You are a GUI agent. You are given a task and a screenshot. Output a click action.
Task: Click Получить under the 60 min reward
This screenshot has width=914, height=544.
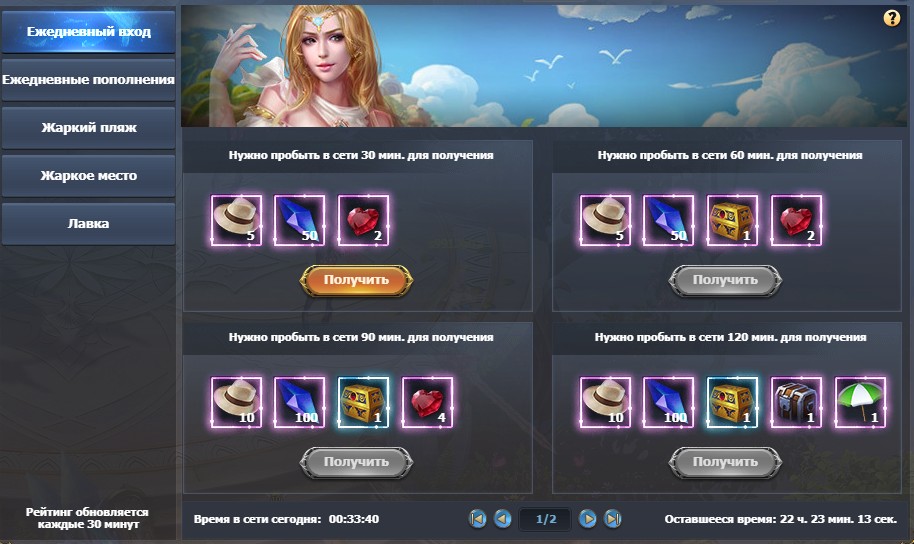point(725,280)
